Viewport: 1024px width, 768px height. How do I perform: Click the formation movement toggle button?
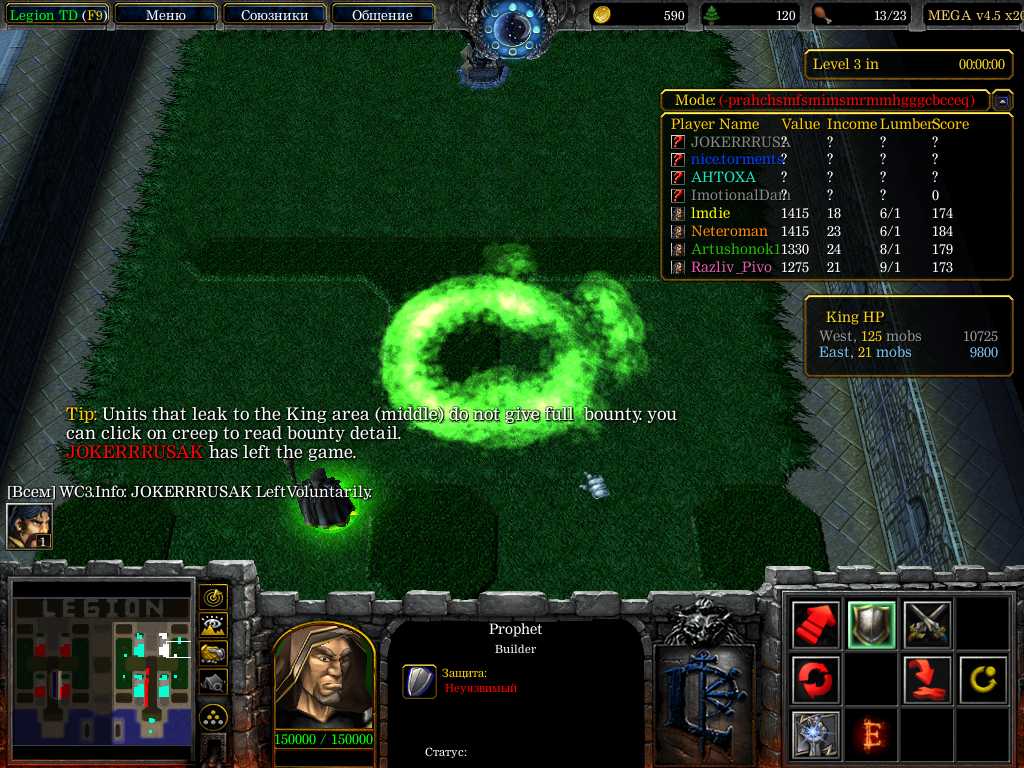[214, 717]
